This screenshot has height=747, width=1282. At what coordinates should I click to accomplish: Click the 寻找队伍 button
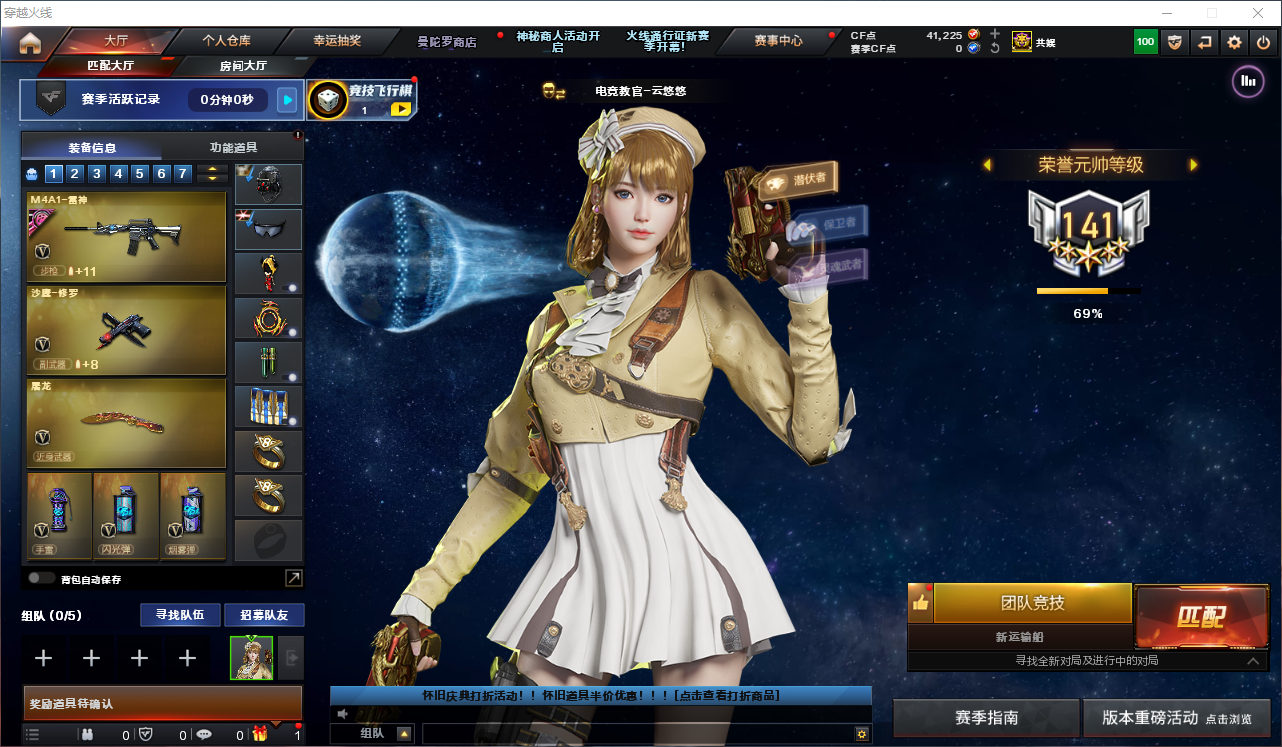coord(173,614)
